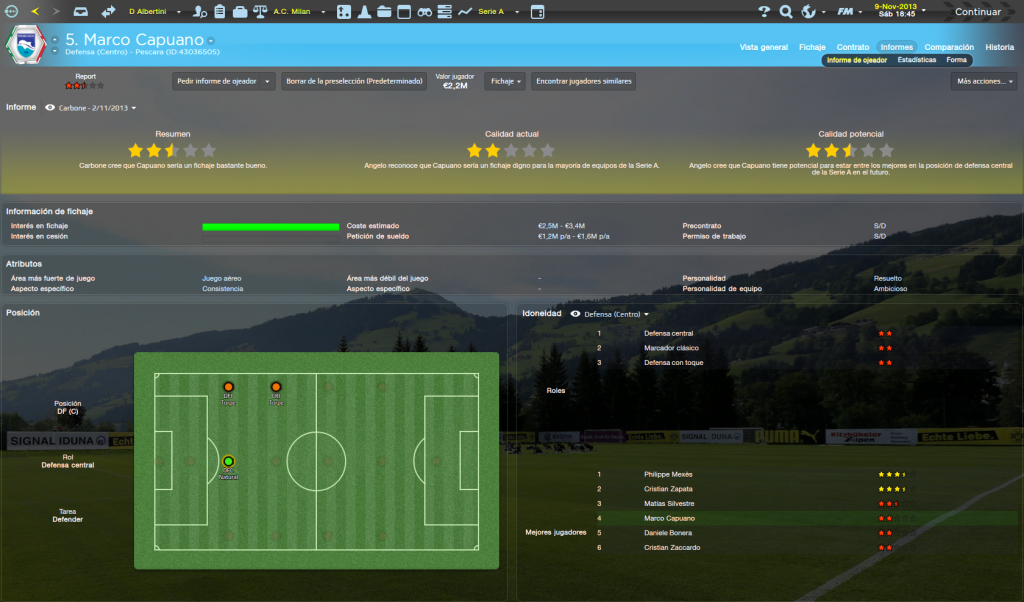The width and height of the screenshot is (1024, 602).
Task: Open the Serie A competition menu
Action: [x=494, y=12]
